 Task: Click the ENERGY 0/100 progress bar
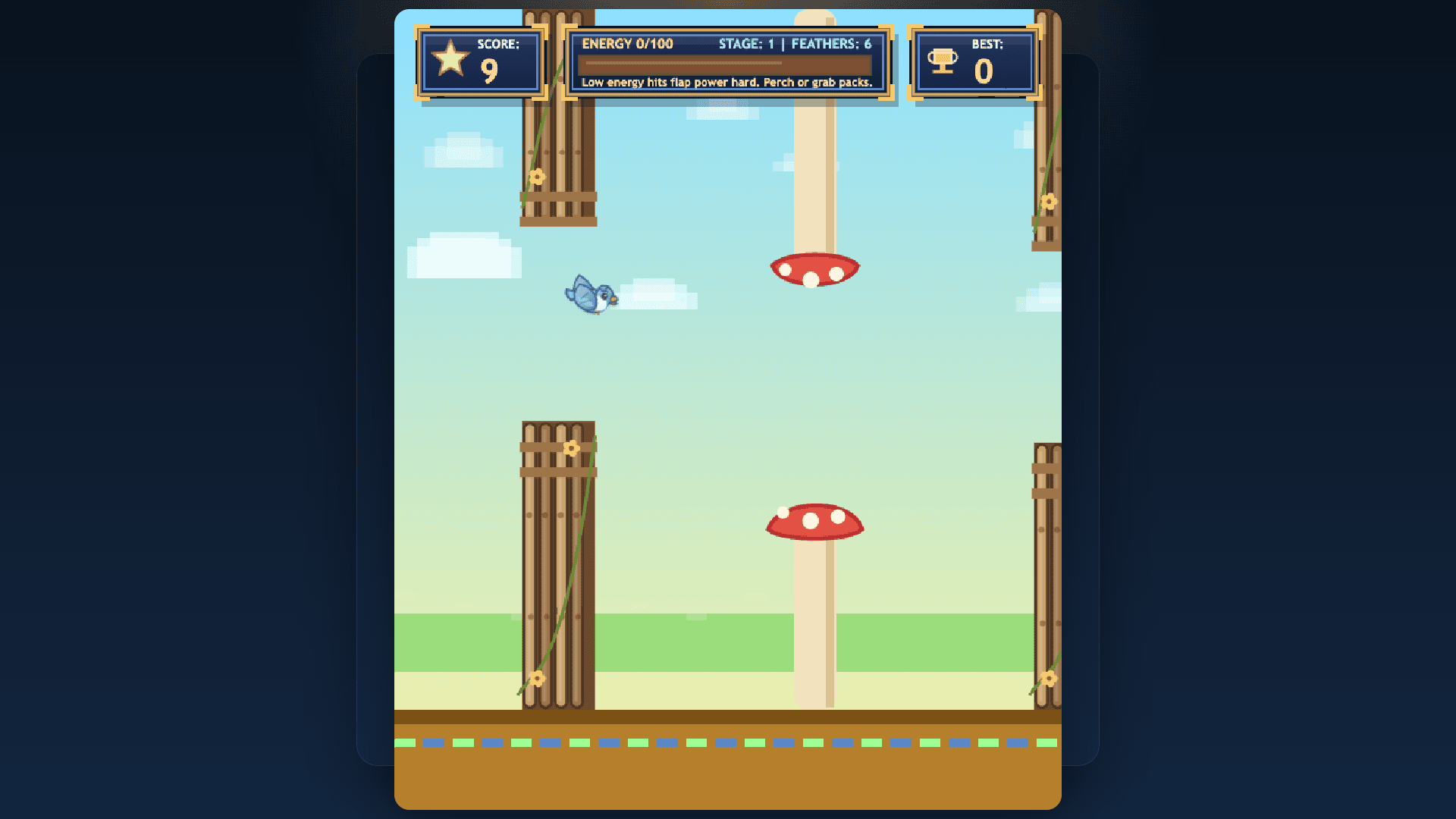(x=726, y=64)
